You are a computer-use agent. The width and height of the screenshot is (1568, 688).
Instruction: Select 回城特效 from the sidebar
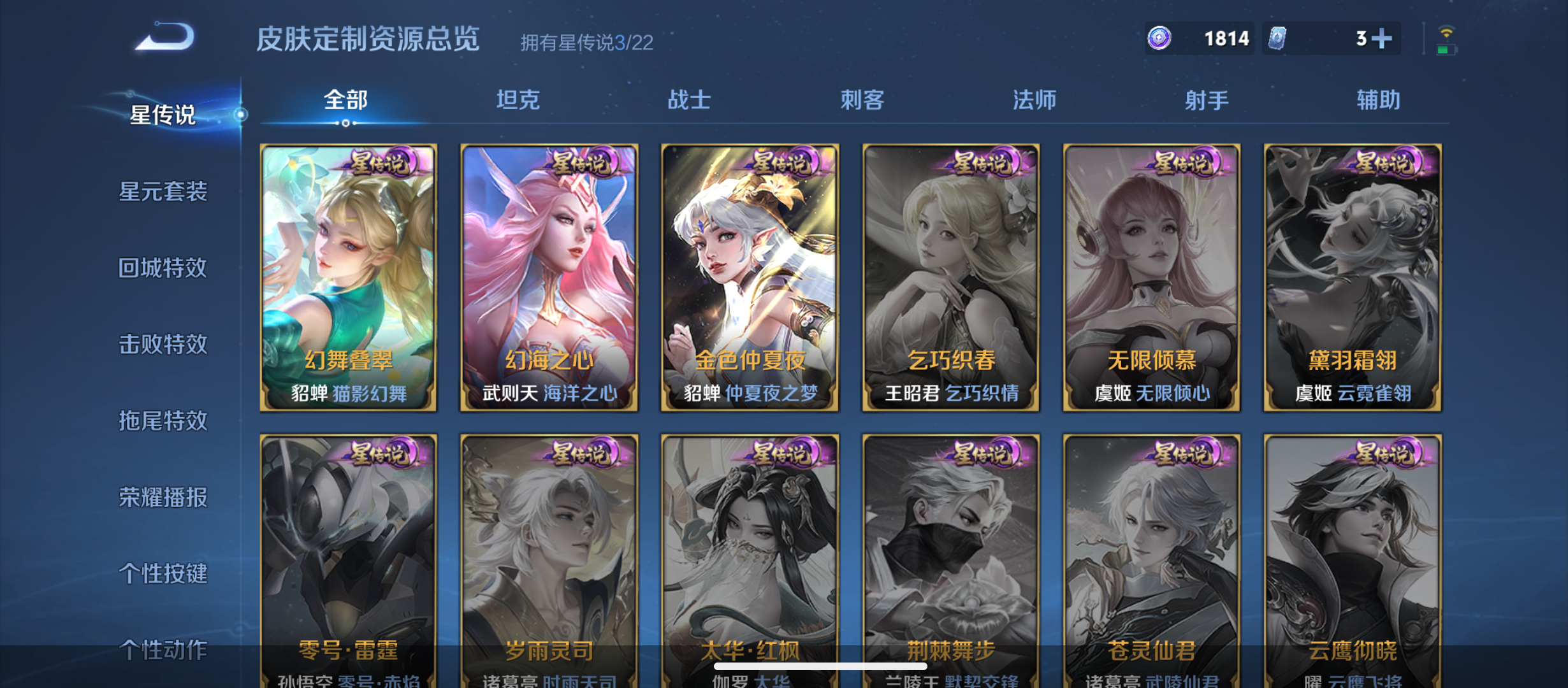pyautogui.click(x=163, y=268)
